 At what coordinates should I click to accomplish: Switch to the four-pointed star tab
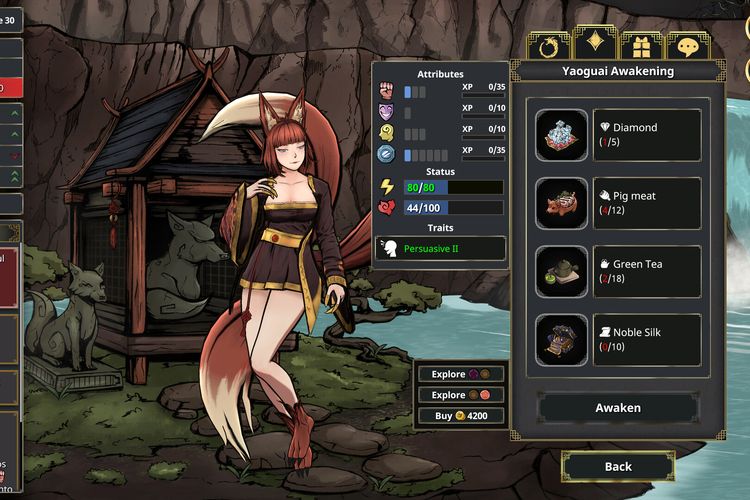(595, 44)
